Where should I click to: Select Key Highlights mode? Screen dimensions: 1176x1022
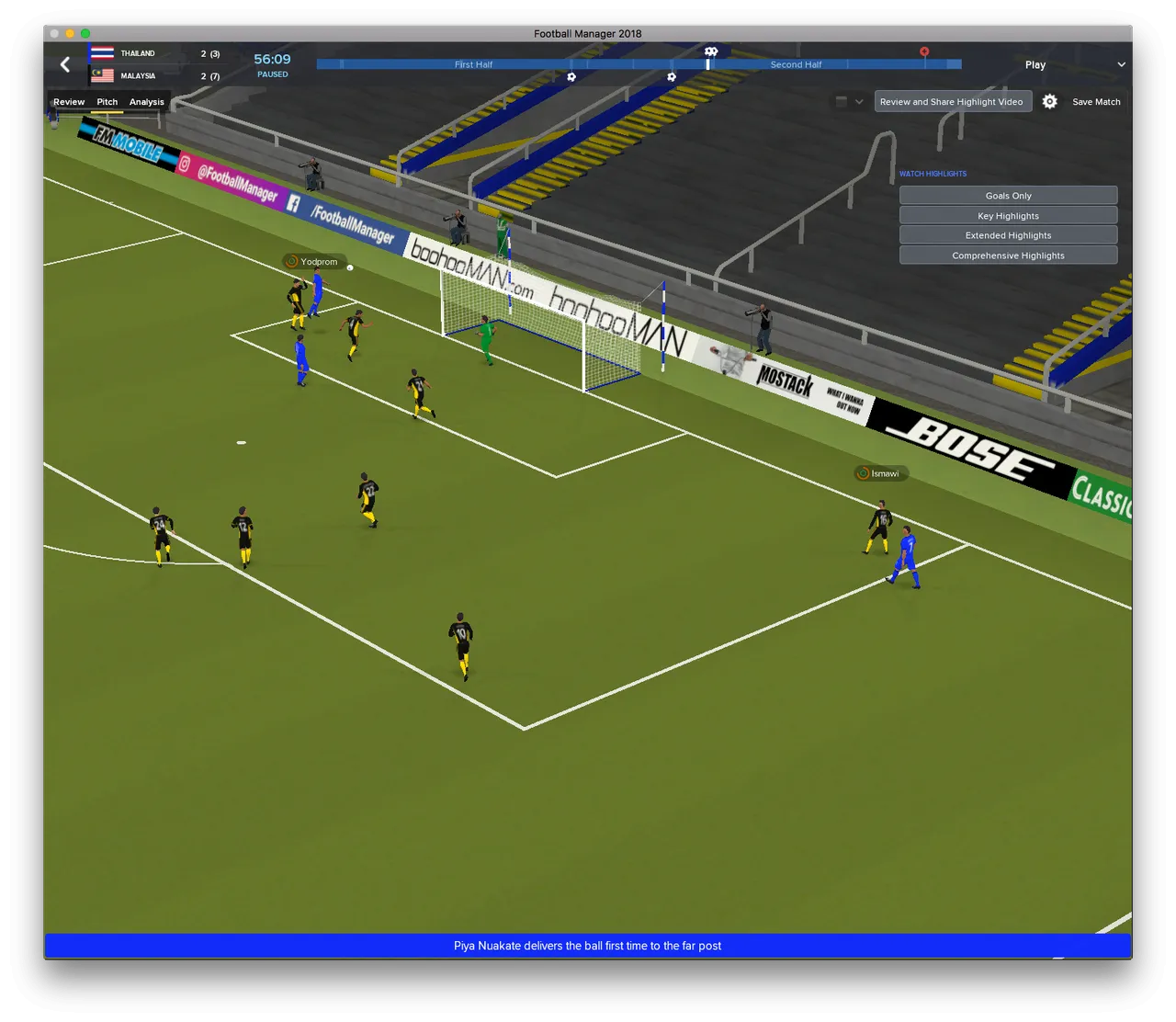pyautogui.click(x=1008, y=216)
